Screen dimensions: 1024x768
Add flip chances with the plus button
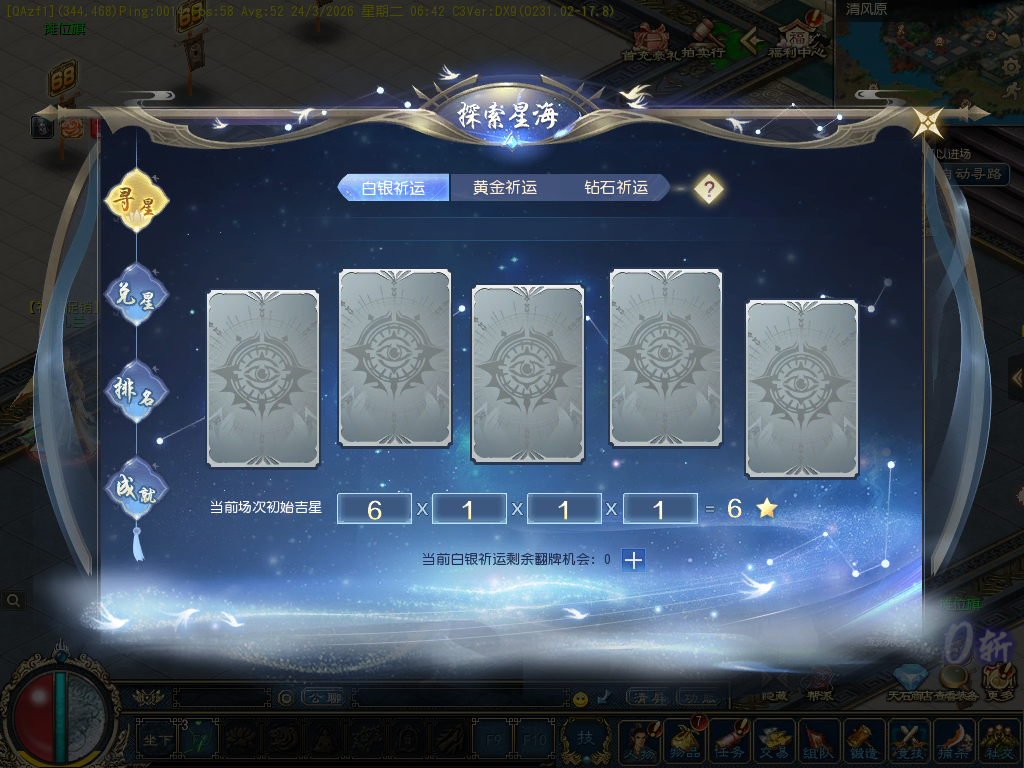coord(633,560)
